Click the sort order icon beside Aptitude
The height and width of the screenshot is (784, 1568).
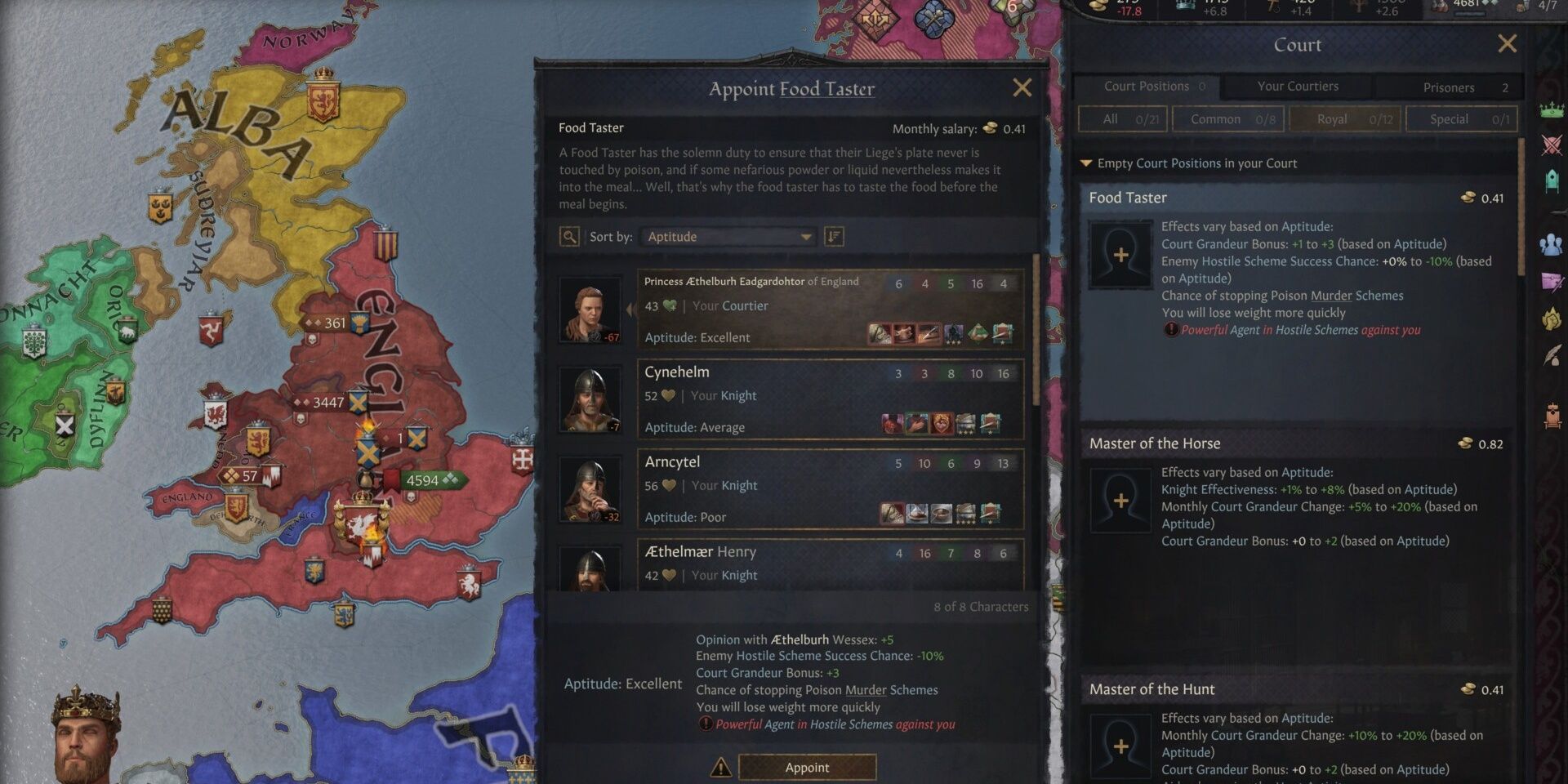pos(833,236)
